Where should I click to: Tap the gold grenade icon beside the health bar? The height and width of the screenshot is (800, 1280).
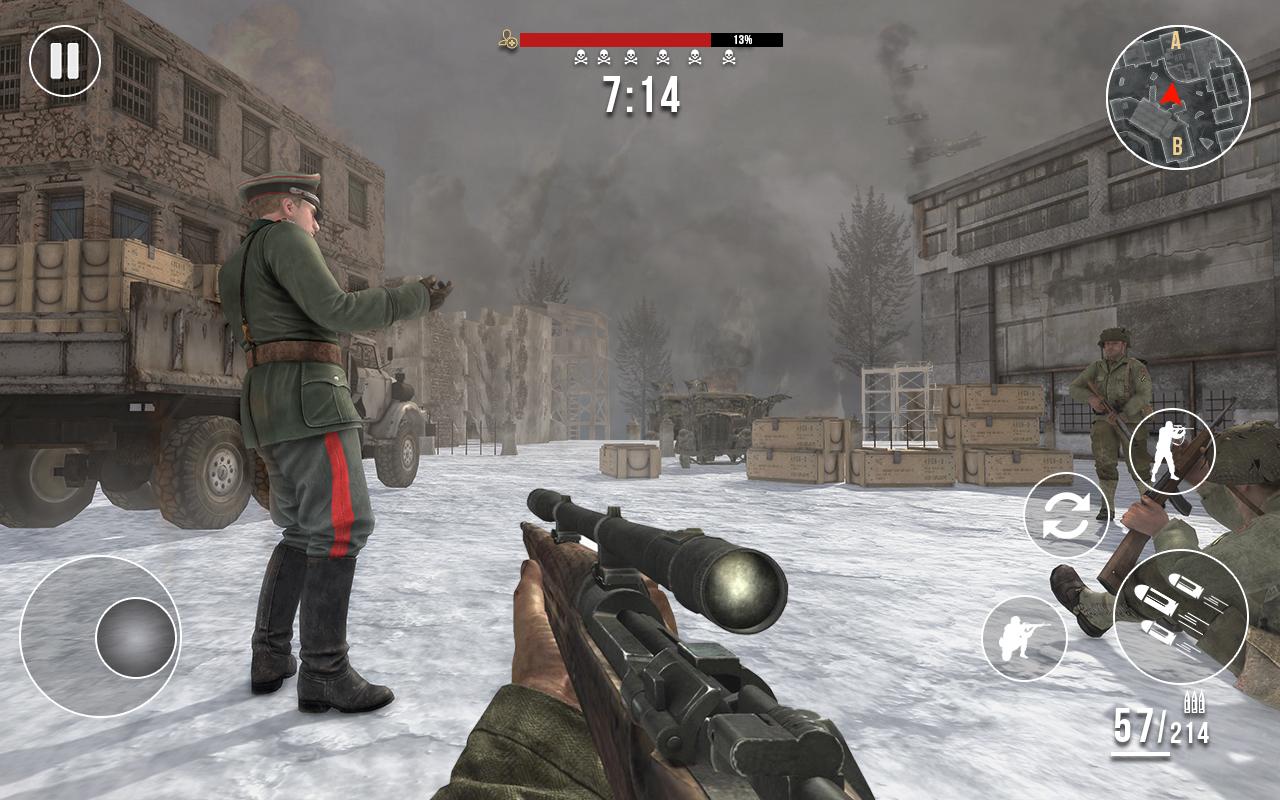coord(506,40)
